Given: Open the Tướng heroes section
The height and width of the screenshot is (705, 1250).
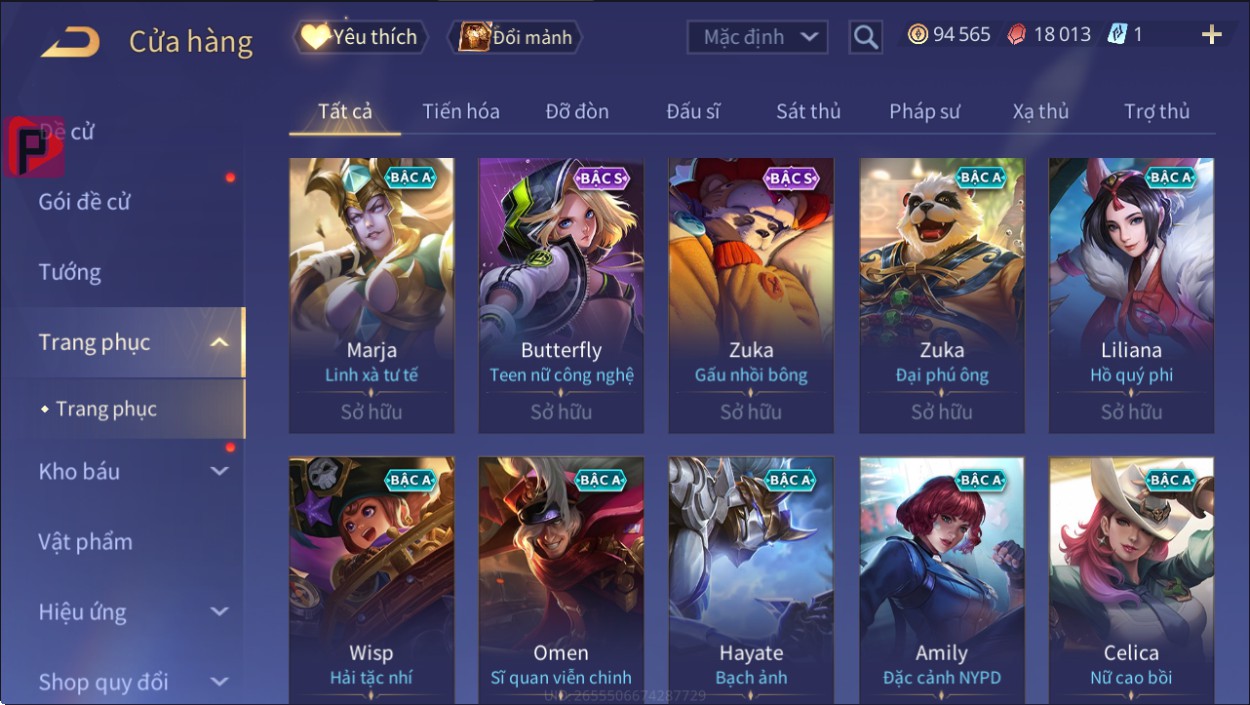Looking at the screenshot, I should (70, 272).
